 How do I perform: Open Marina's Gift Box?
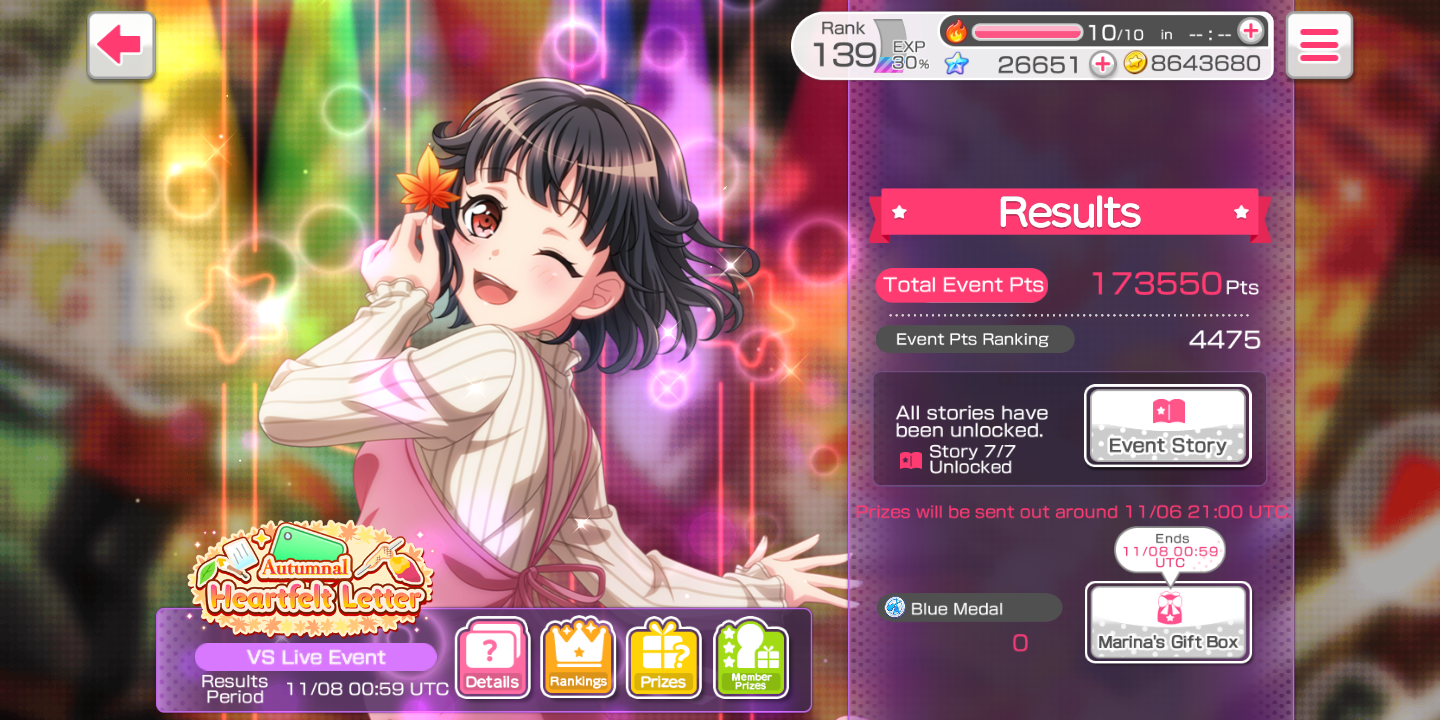[x=1168, y=622]
